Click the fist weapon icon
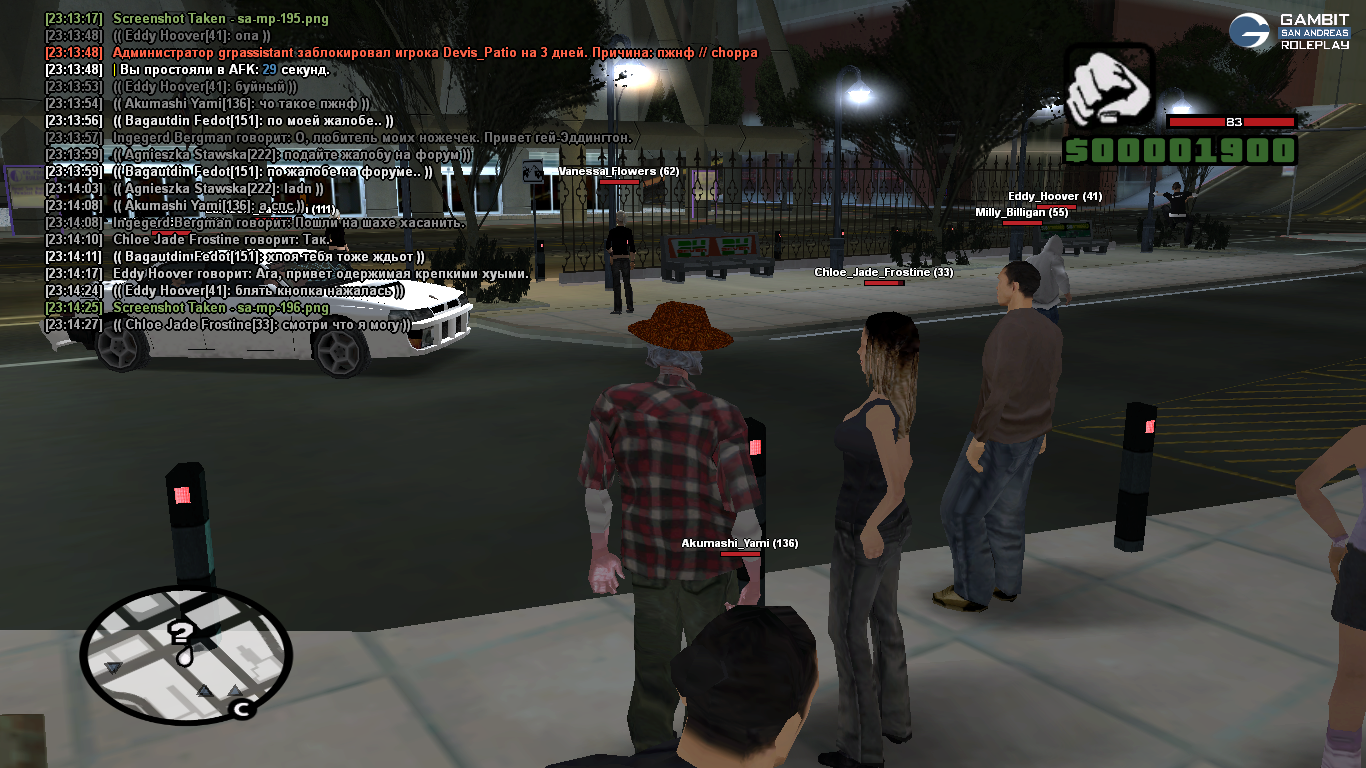 pyautogui.click(x=1108, y=88)
